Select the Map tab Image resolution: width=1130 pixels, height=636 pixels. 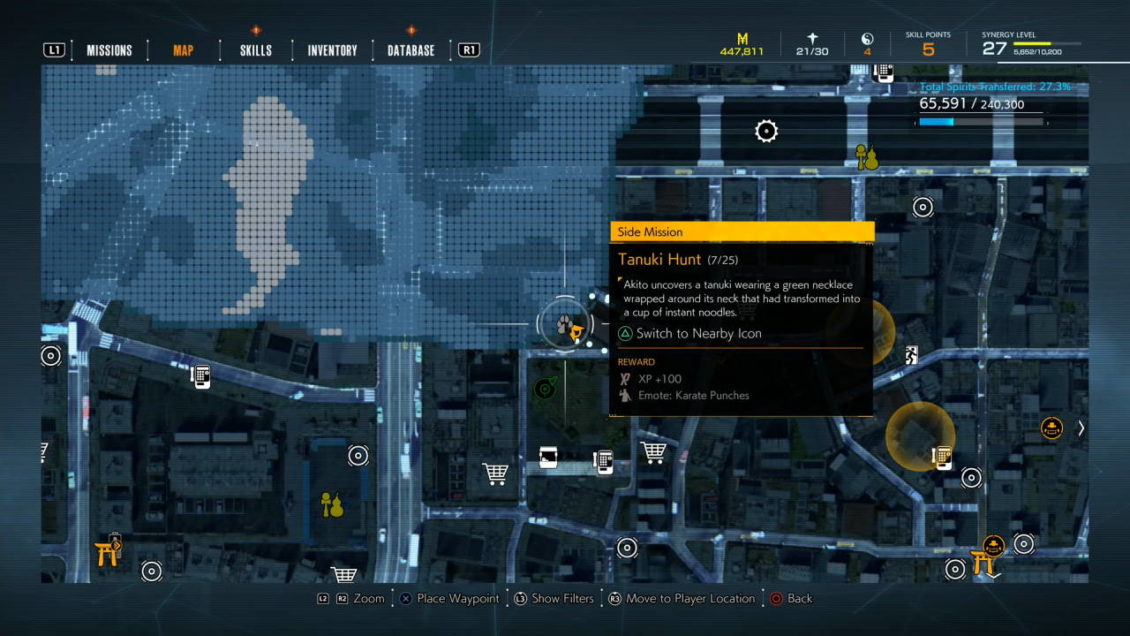point(183,50)
